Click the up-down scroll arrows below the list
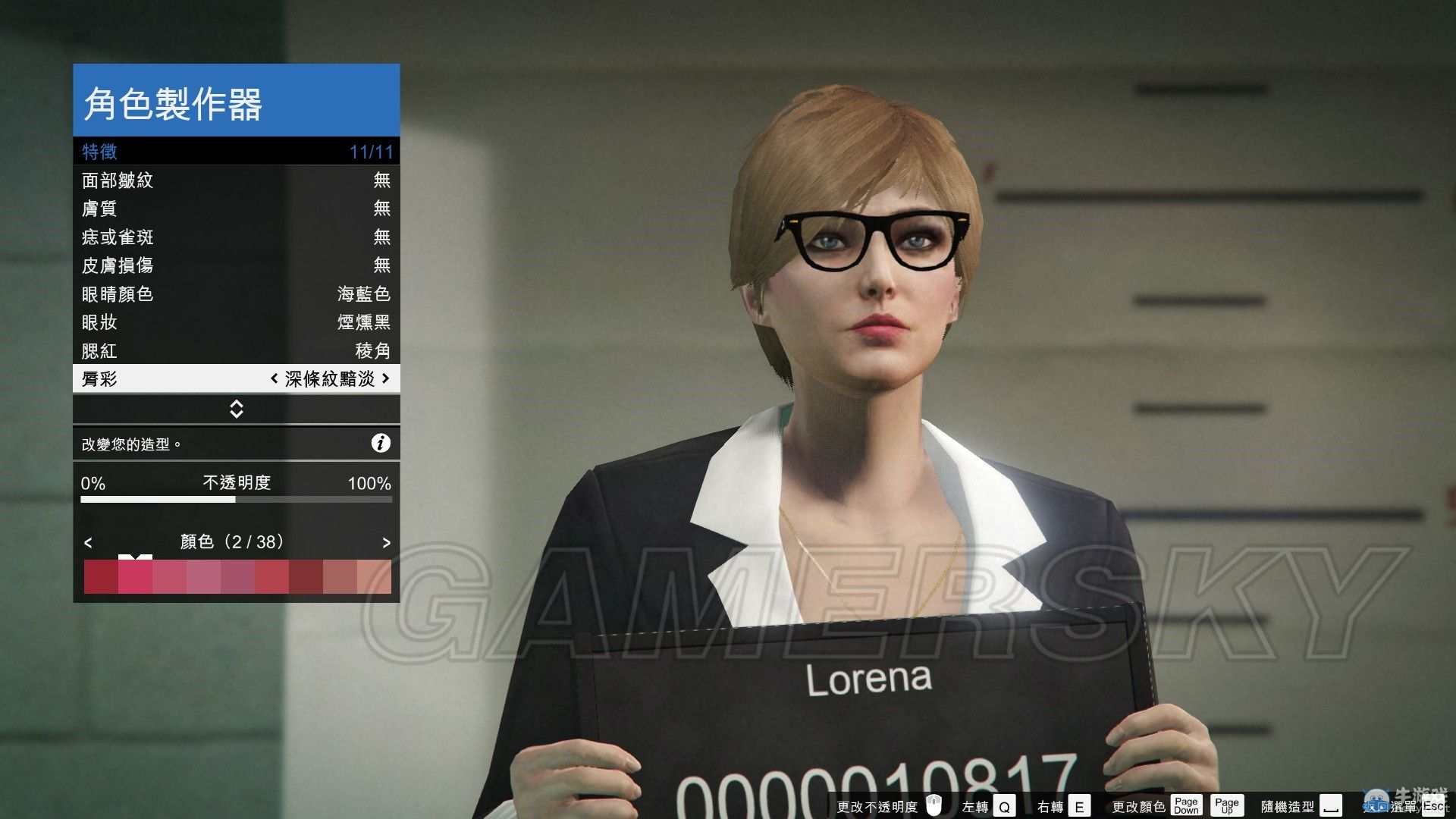This screenshot has width=1456, height=819. click(x=236, y=409)
